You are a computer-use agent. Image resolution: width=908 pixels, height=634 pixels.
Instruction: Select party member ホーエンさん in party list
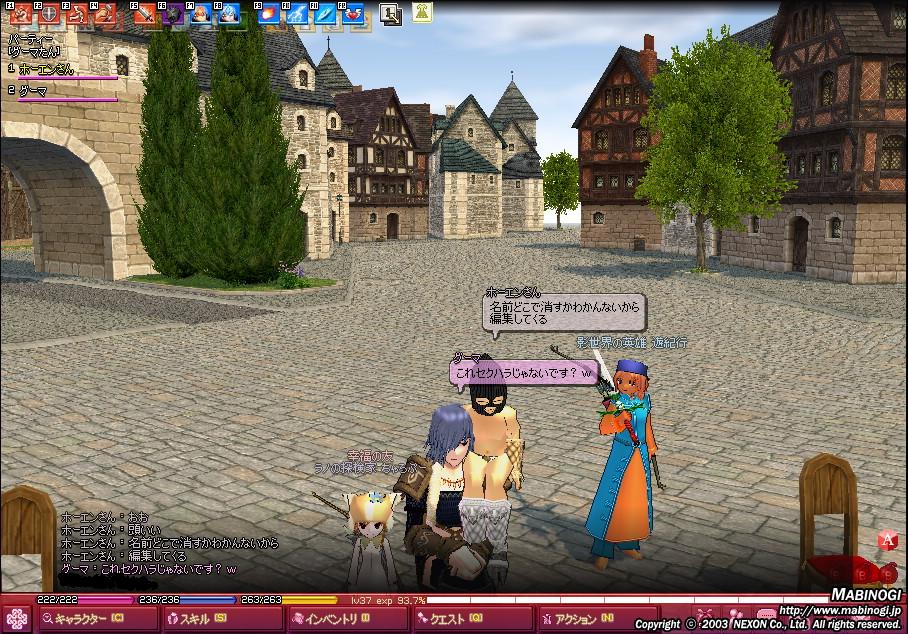(x=46, y=69)
